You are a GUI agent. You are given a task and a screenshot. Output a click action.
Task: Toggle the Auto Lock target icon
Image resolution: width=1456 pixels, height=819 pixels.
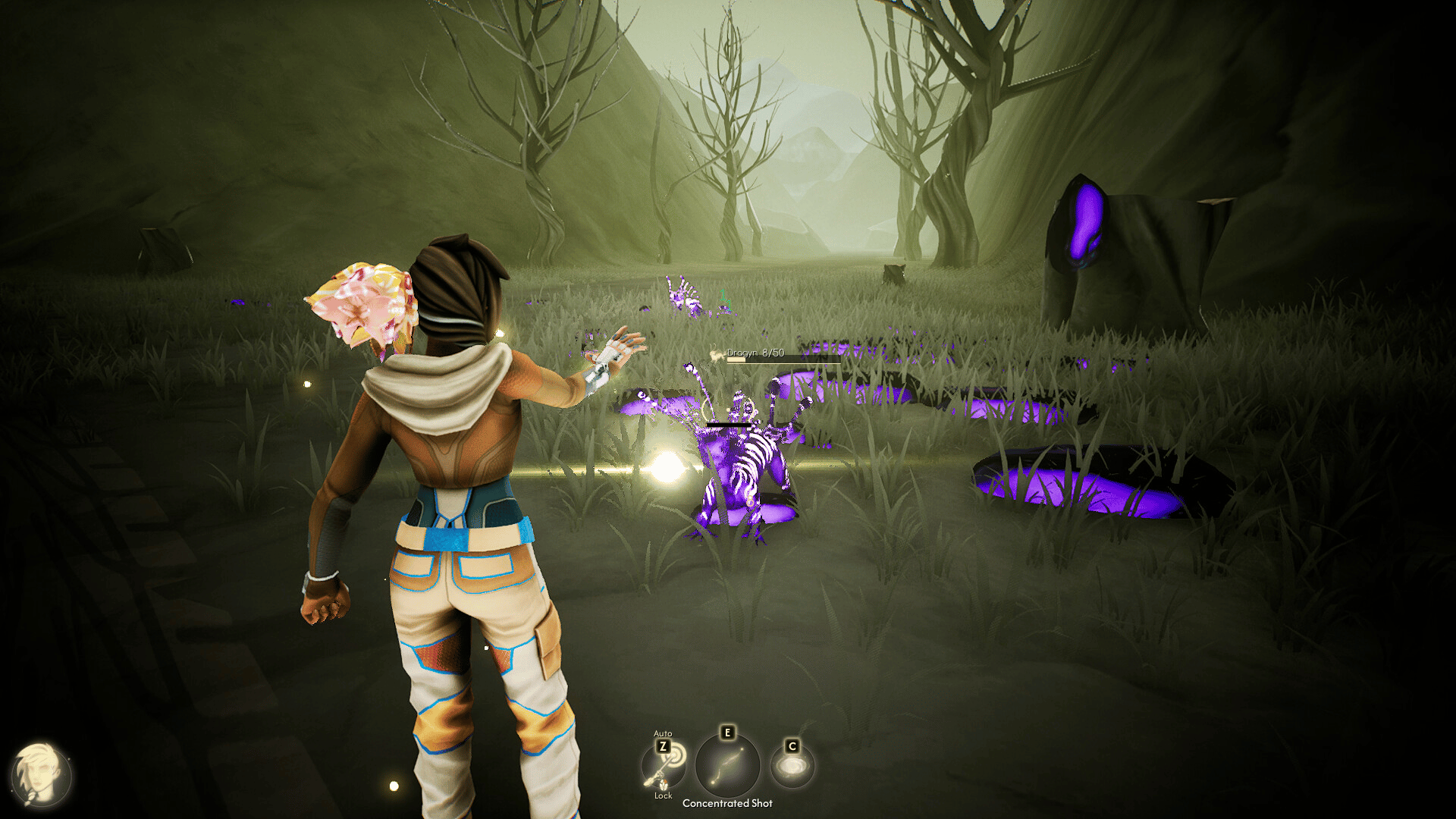click(x=664, y=764)
